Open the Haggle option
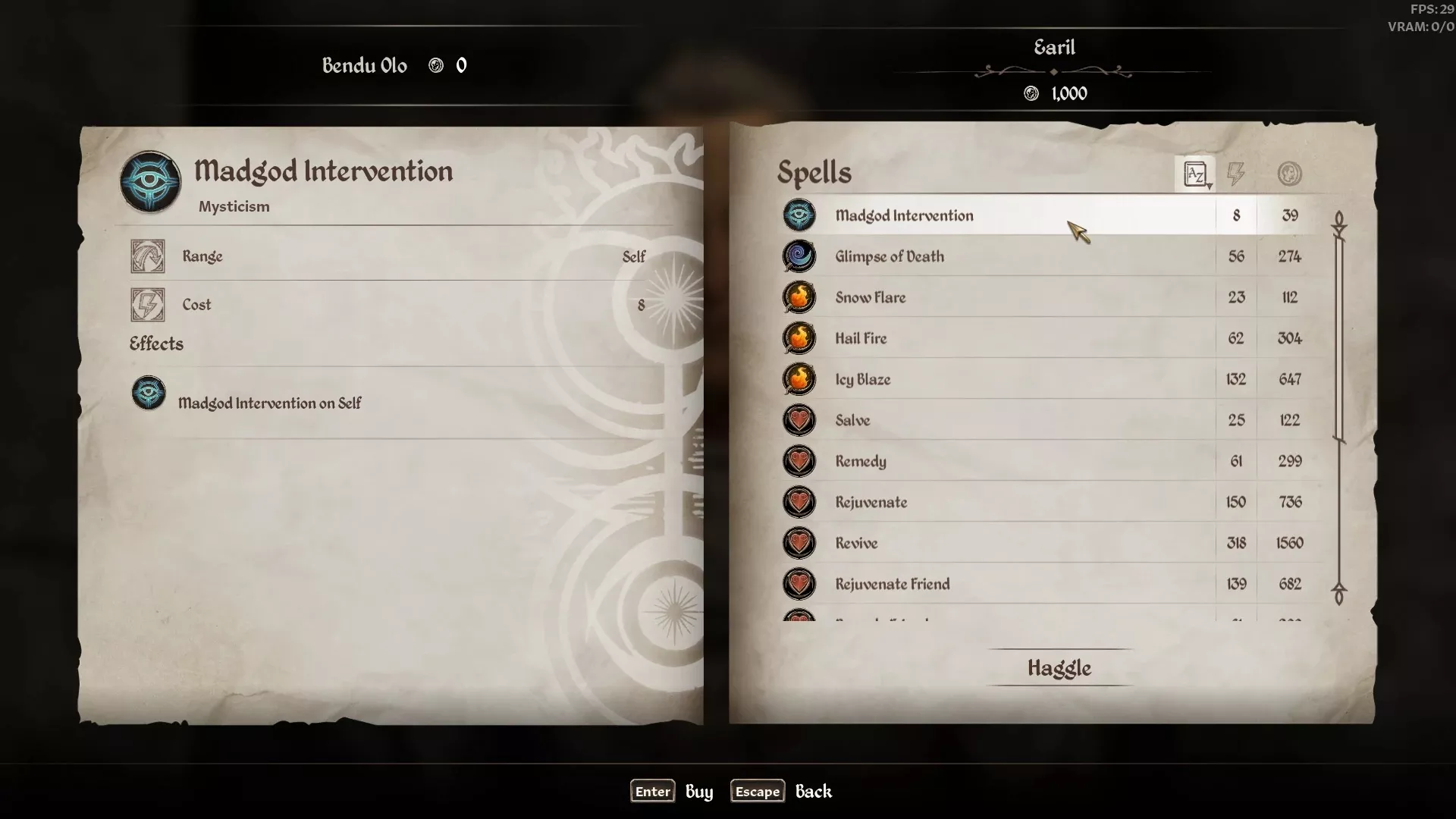 point(1059,668)
